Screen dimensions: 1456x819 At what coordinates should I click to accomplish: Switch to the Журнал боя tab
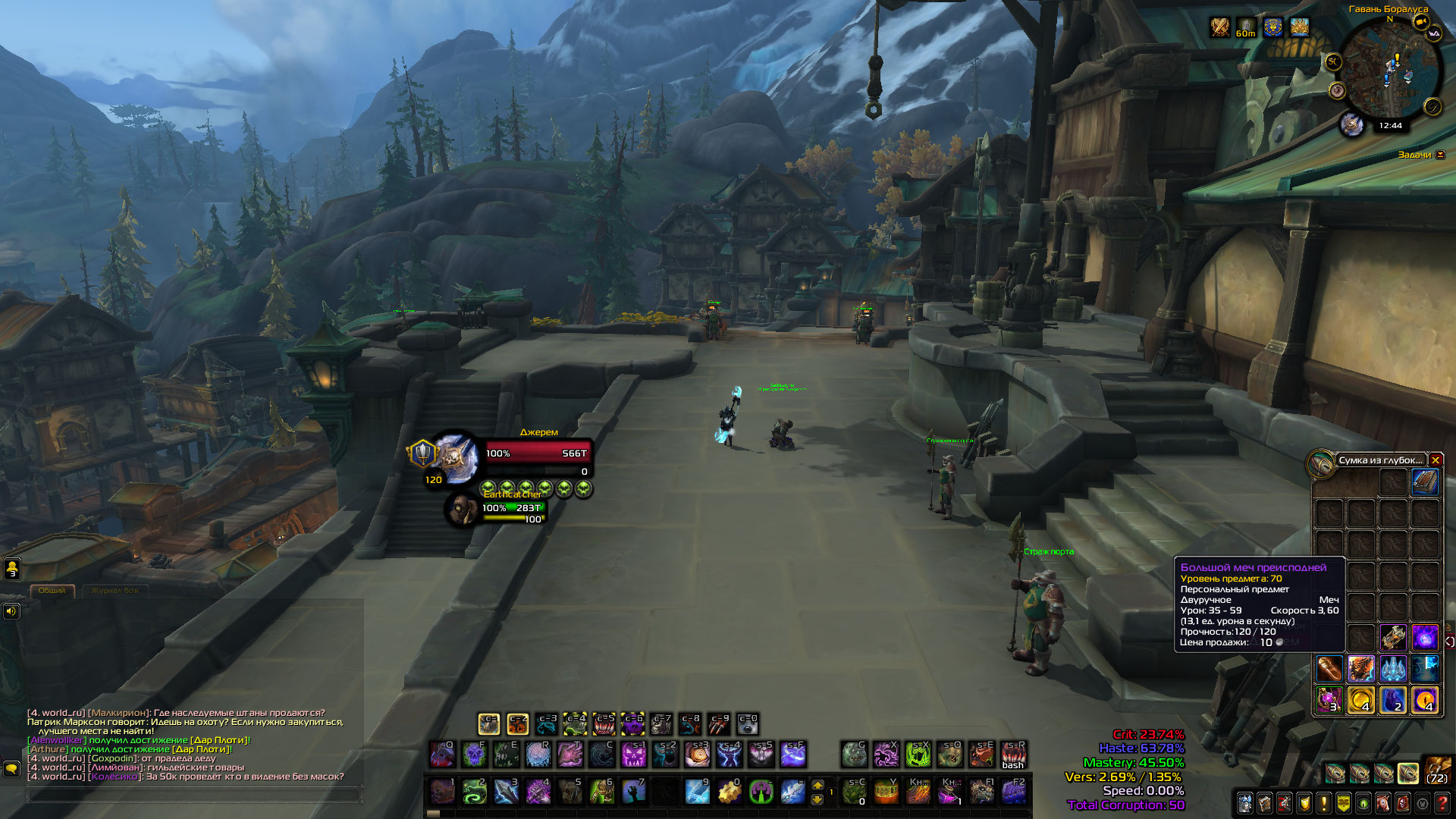point(115,591)
